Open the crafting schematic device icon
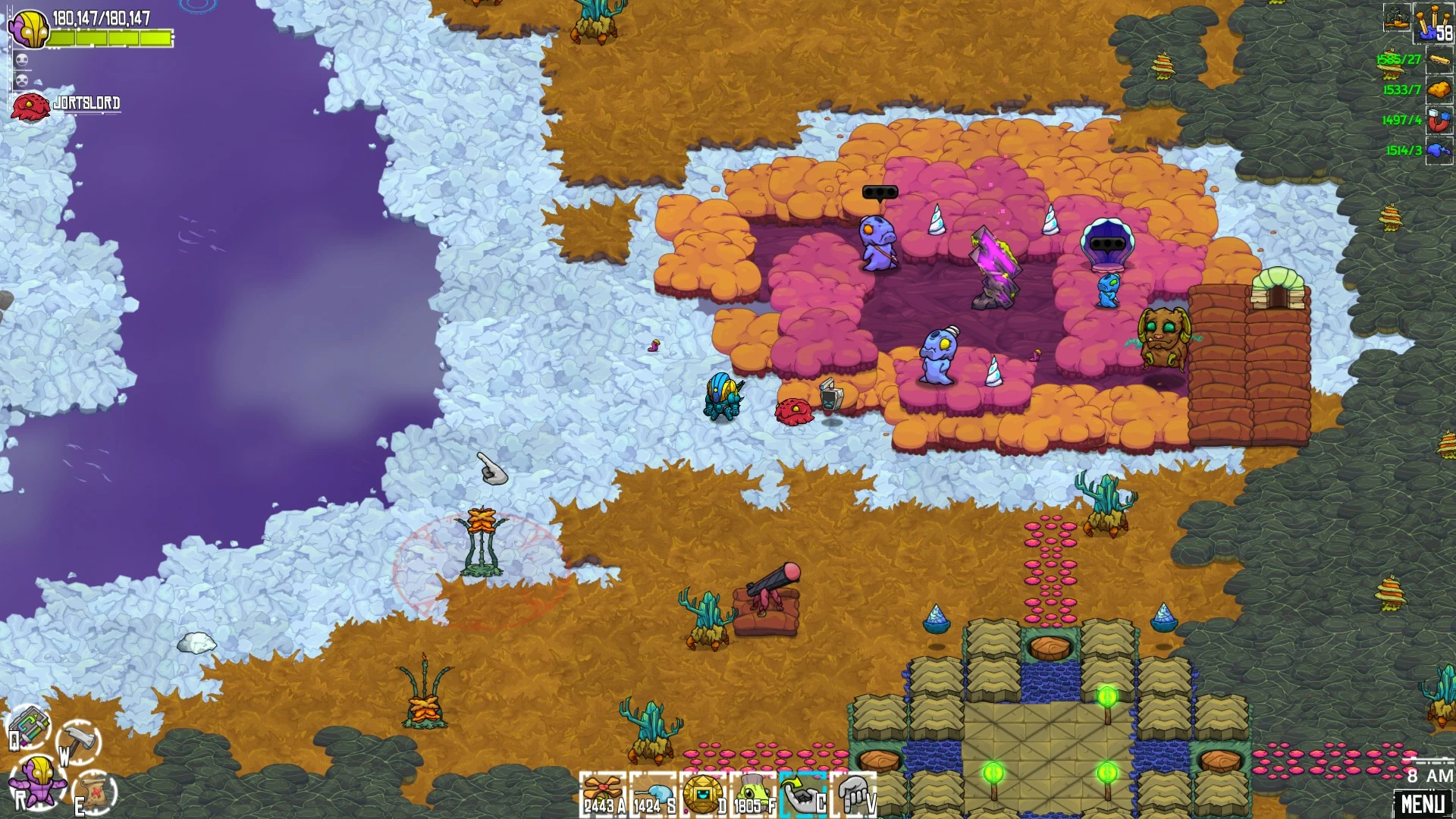The width and height of the screenshot is (1456, 819). click(30, 726)
